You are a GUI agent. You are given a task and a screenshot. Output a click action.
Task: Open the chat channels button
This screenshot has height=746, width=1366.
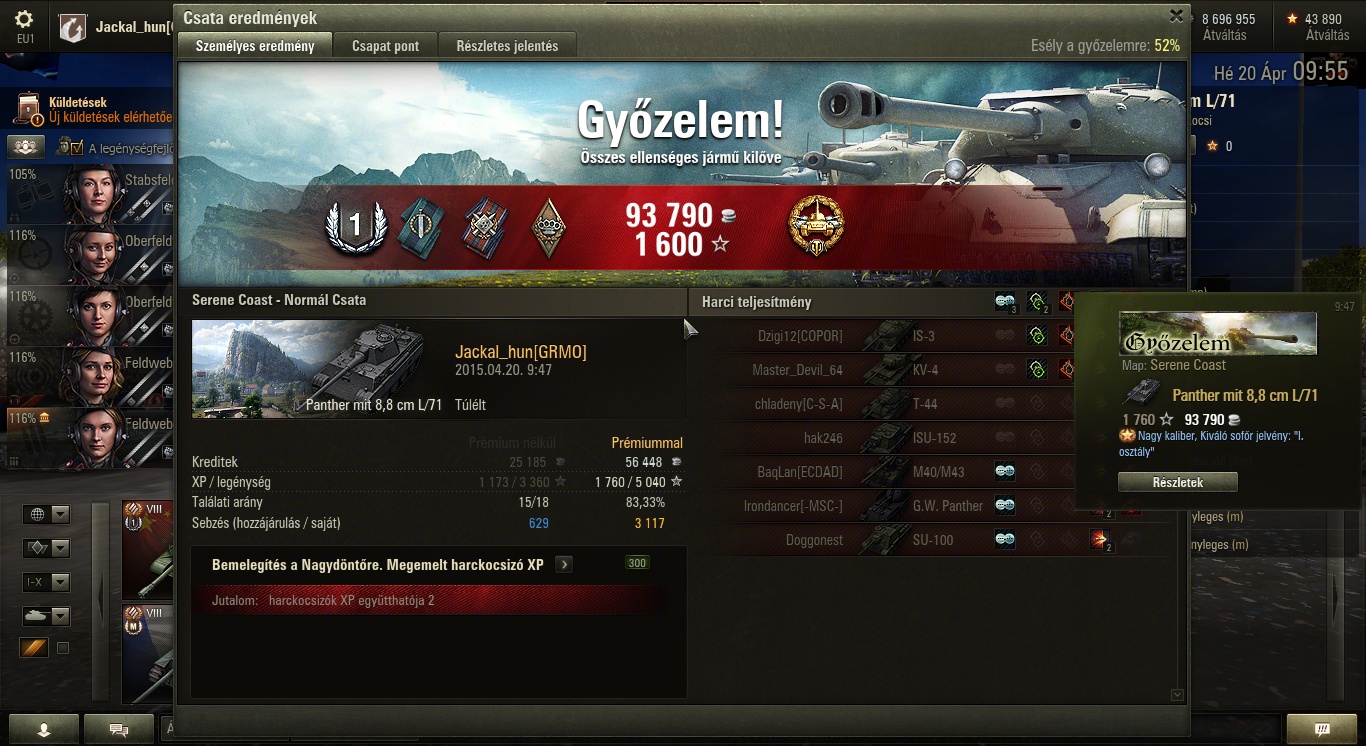click(x=119, y=729)
